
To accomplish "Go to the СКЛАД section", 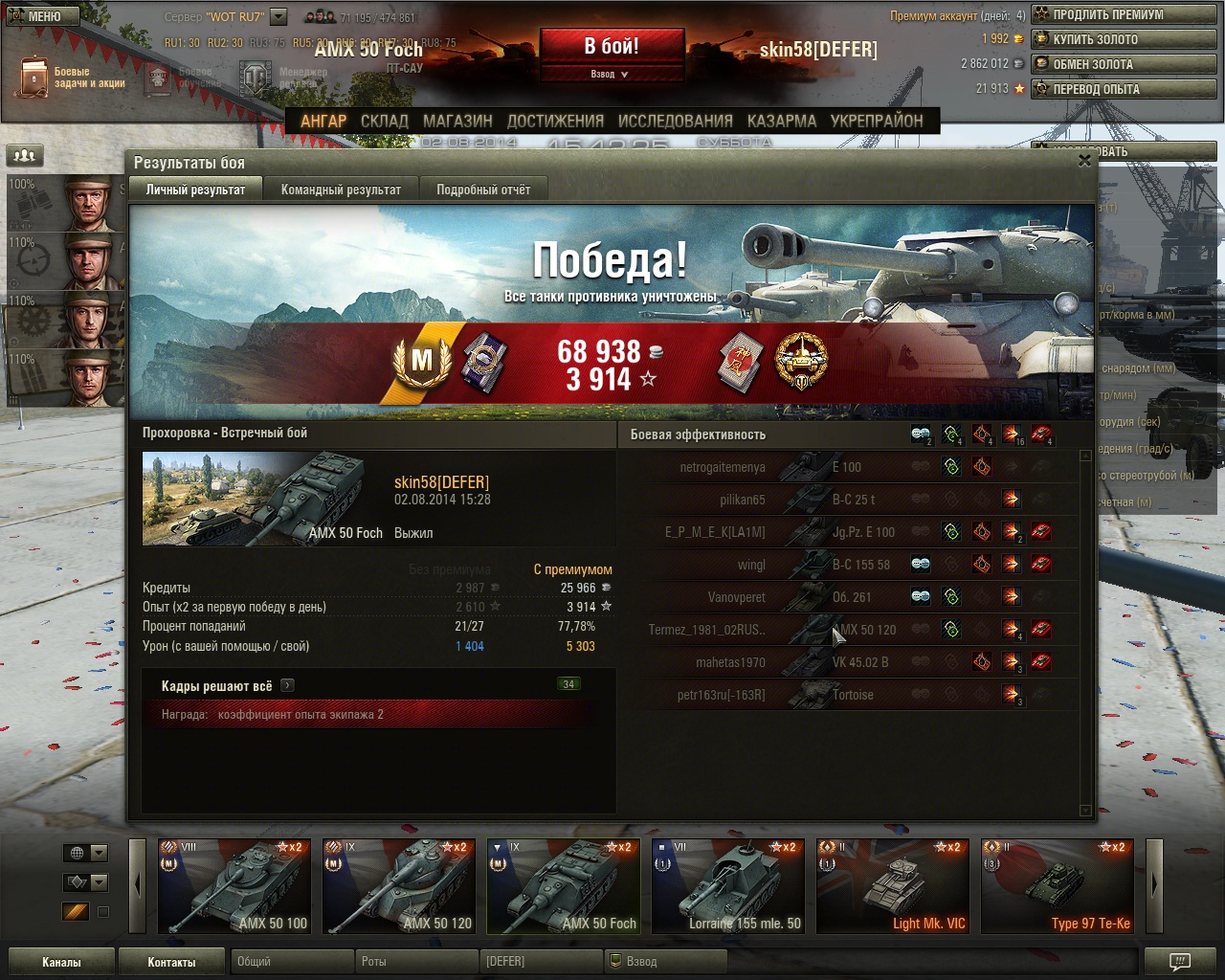I will tap(384, 122).
